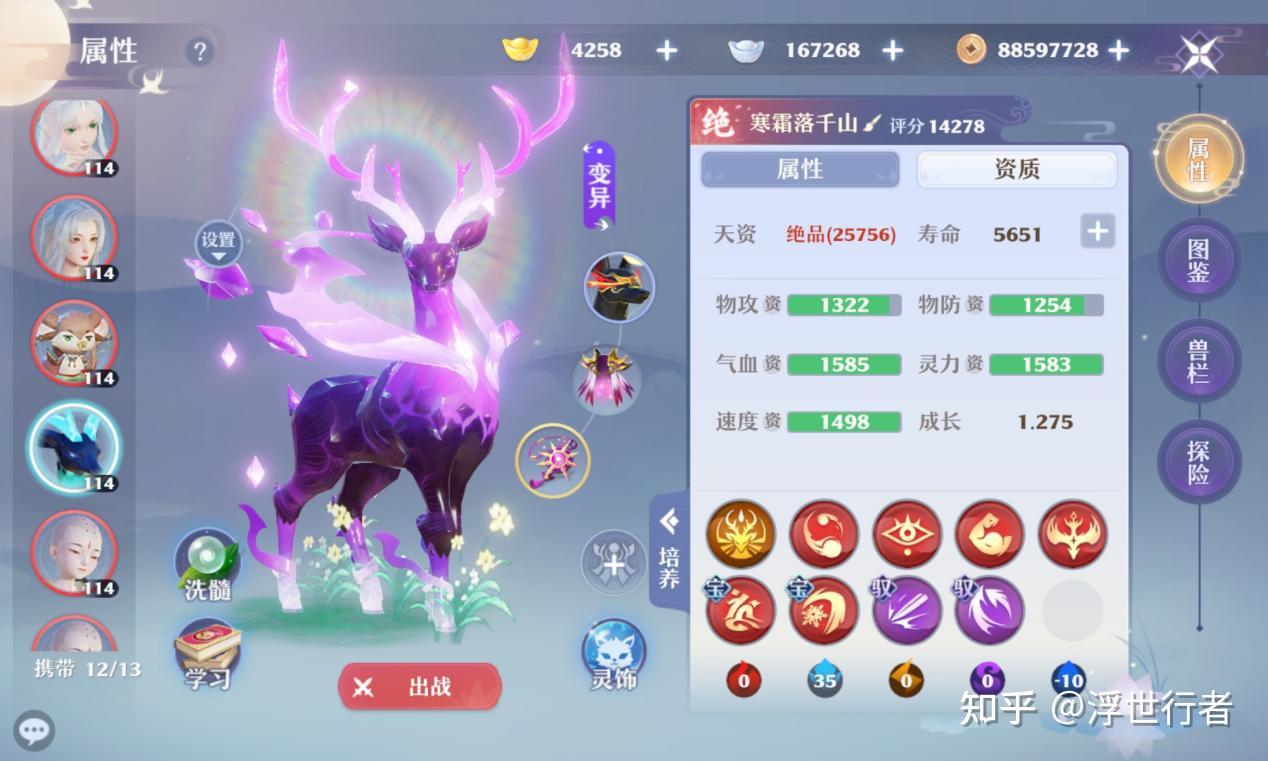This screenshot has width=1268, height=761.
Task: Select the 属性 tab in the pet panel
Action: point(800,169)
